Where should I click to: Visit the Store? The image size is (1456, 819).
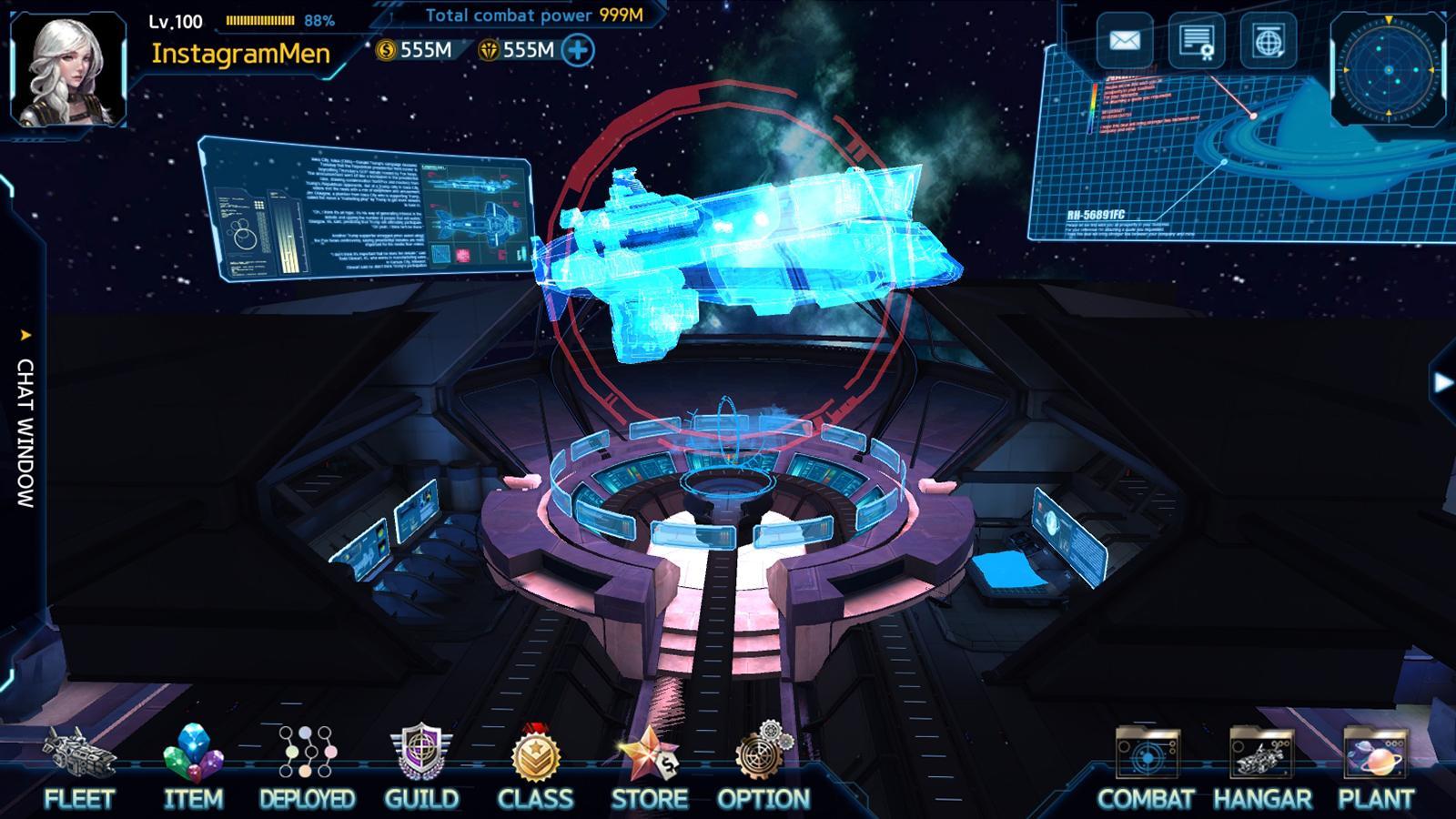(x=649, y=767)
